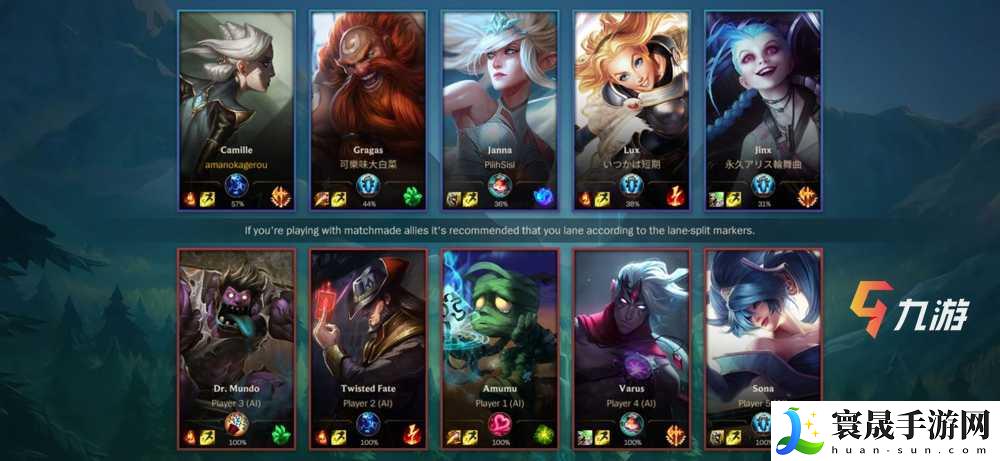Click Camille's blue center rune icon
Viewport: 1000px width, 461px height.
pyautogui.click(x=237, y=186)
